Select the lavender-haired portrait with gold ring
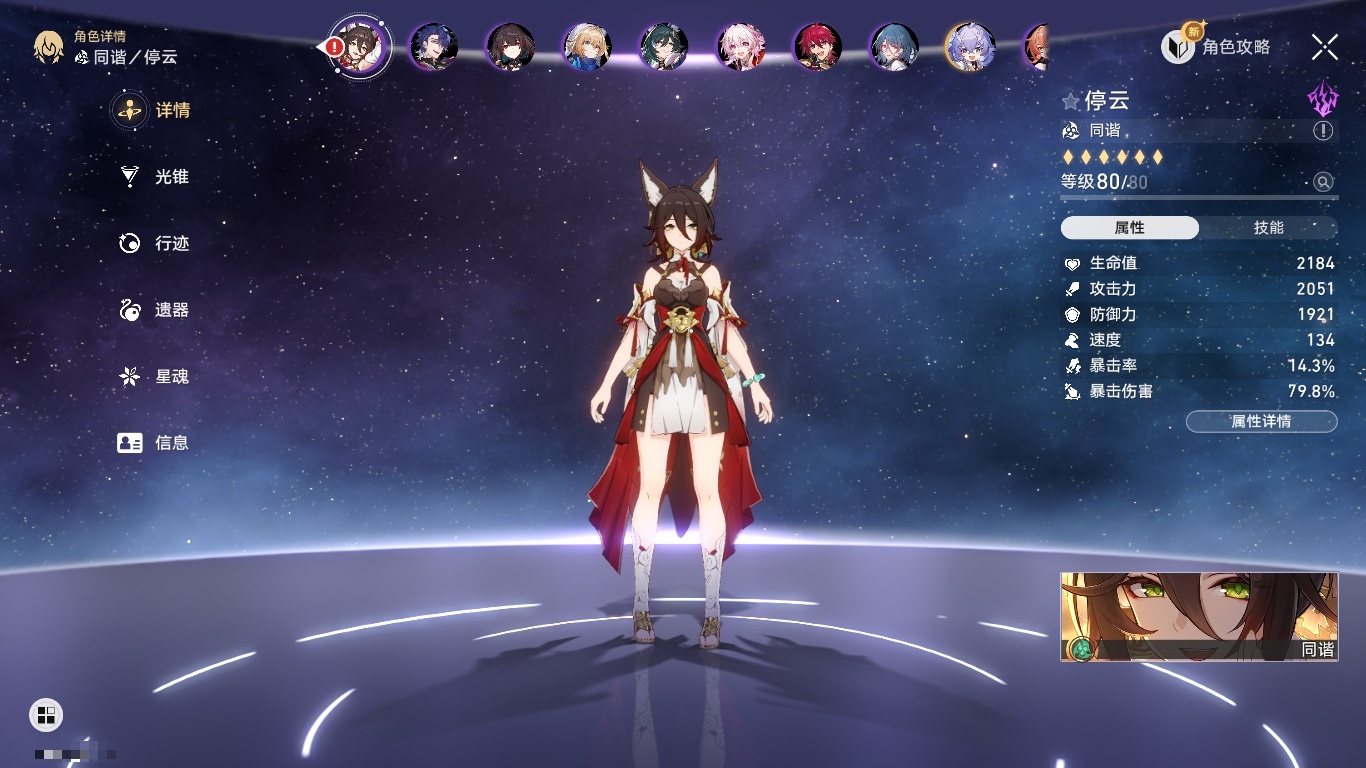The width and height of the screenshot is (1366, 768). (970, 46)
